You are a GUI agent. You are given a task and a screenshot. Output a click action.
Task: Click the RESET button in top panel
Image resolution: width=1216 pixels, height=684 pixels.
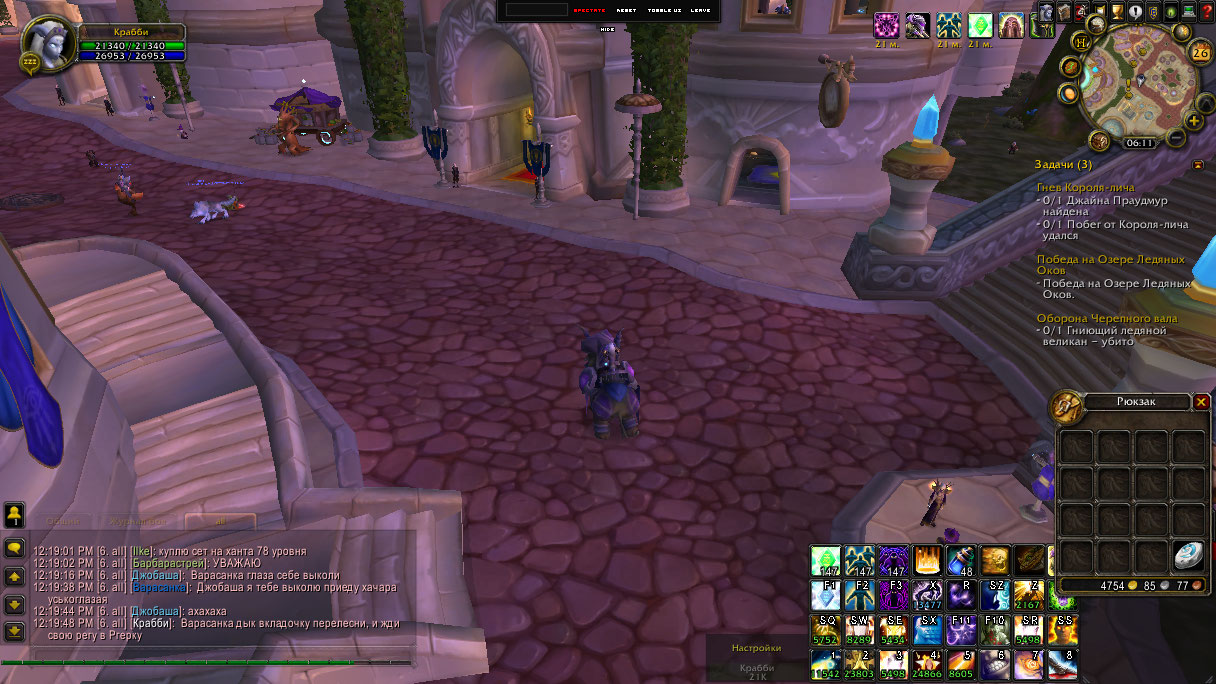click(626, 10)
